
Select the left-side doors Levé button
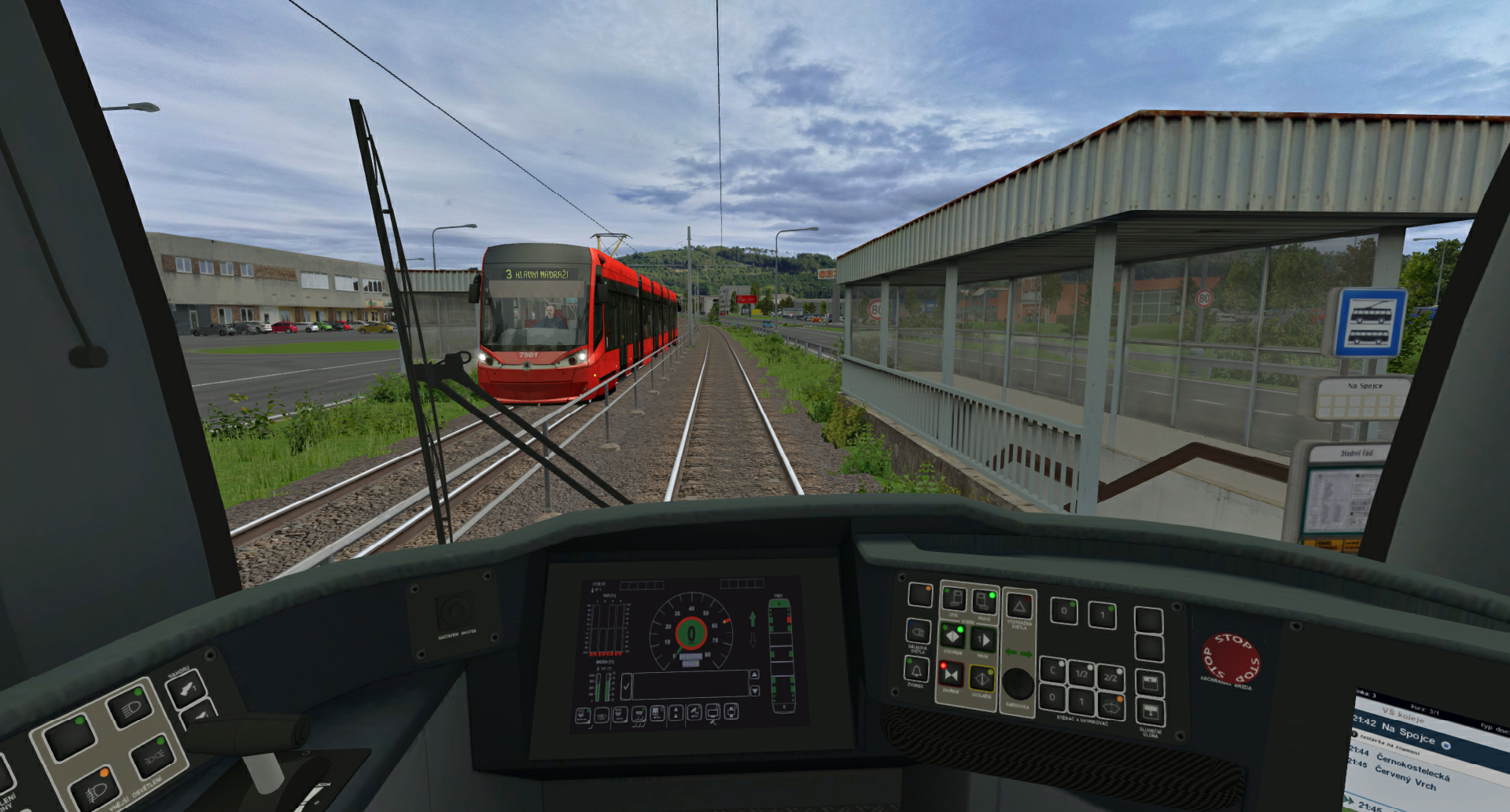click(x=953, y=599)
